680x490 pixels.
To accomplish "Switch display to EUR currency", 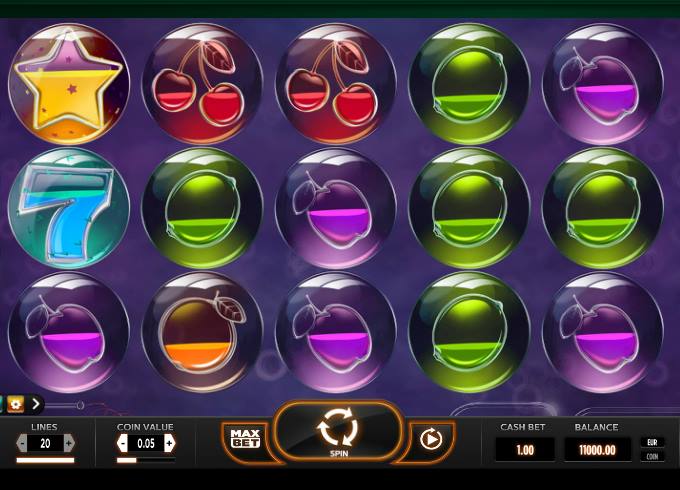I will (x=652, y=441).
